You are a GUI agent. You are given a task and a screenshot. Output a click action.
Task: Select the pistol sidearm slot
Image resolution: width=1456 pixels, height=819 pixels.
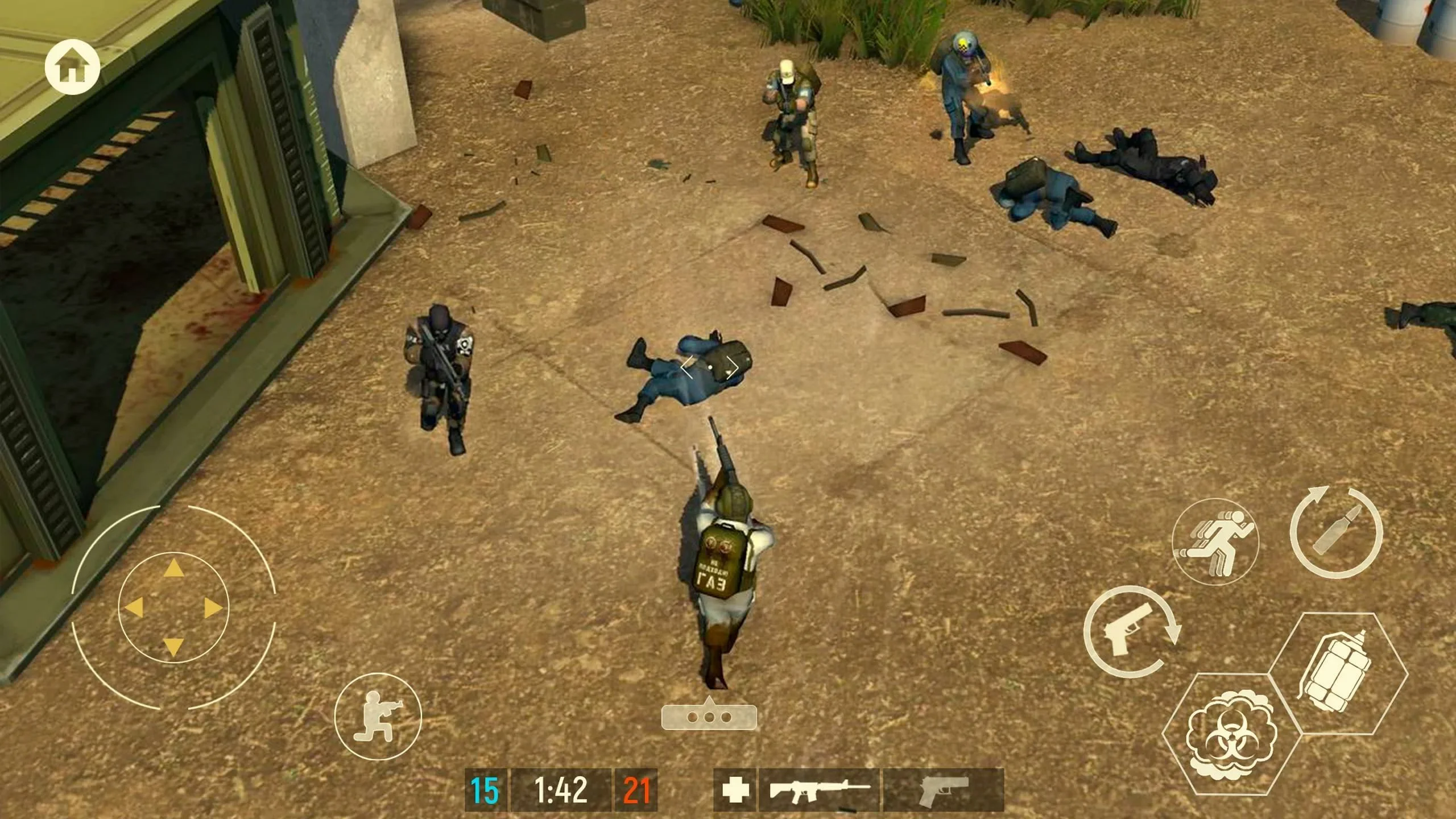click(944, 789)
